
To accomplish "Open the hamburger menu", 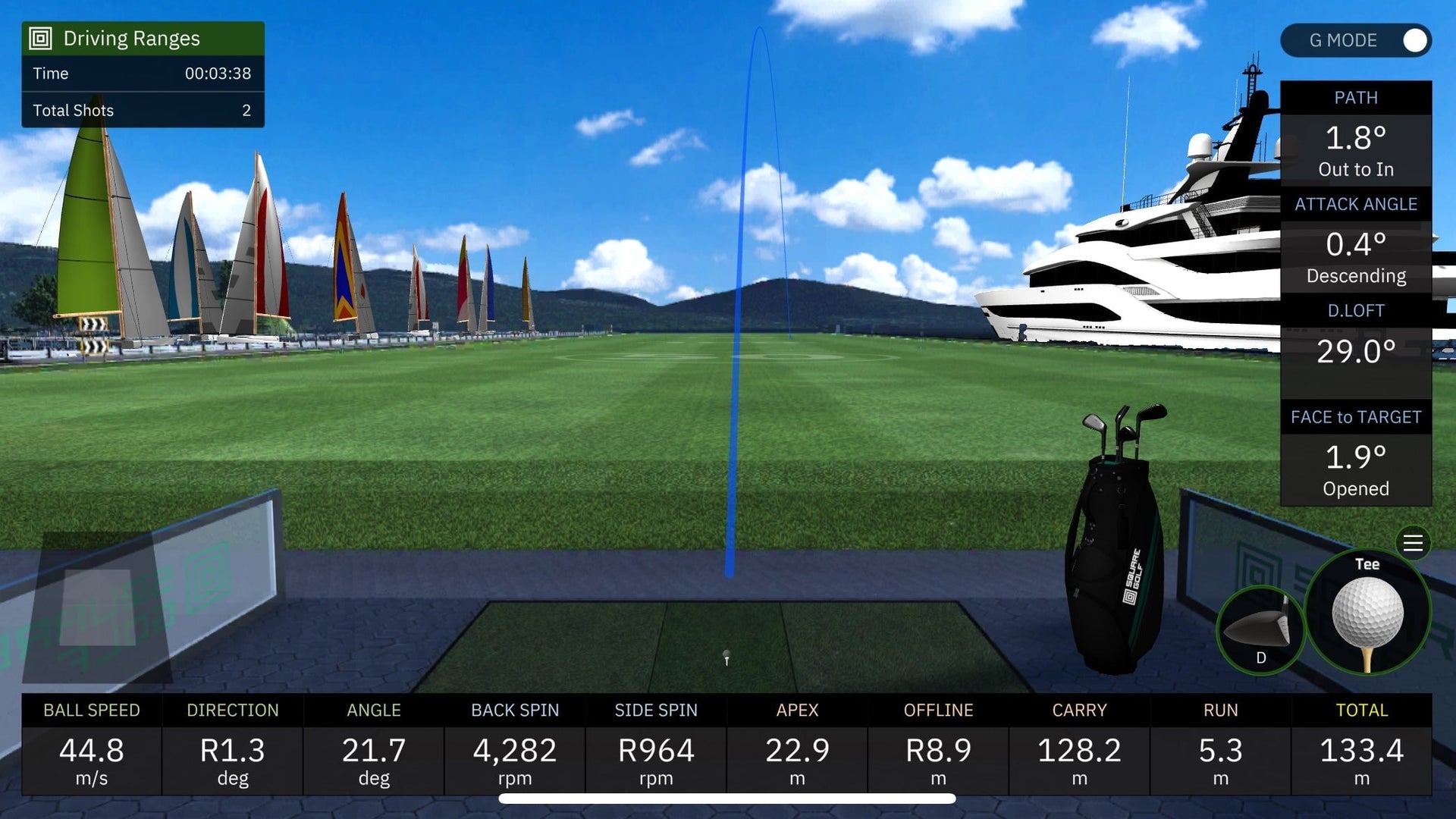I will 1412,543.
